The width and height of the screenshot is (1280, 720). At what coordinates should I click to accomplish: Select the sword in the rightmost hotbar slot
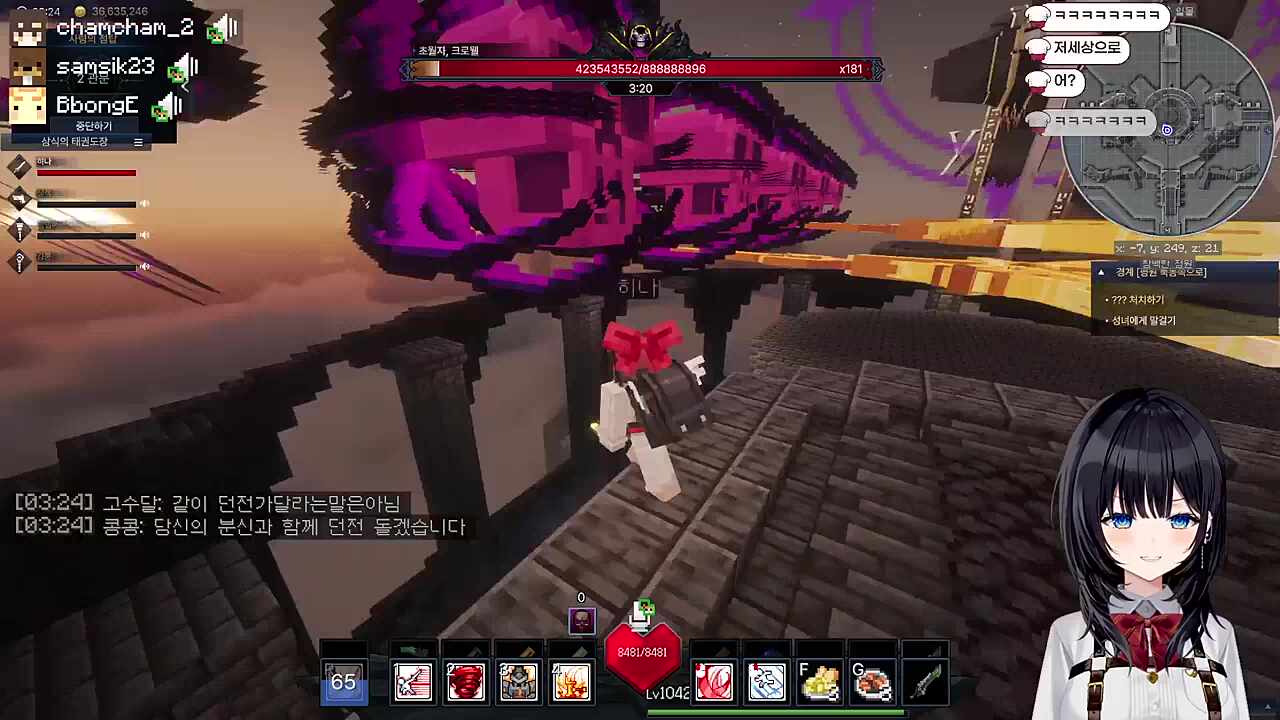coord(926,681)
